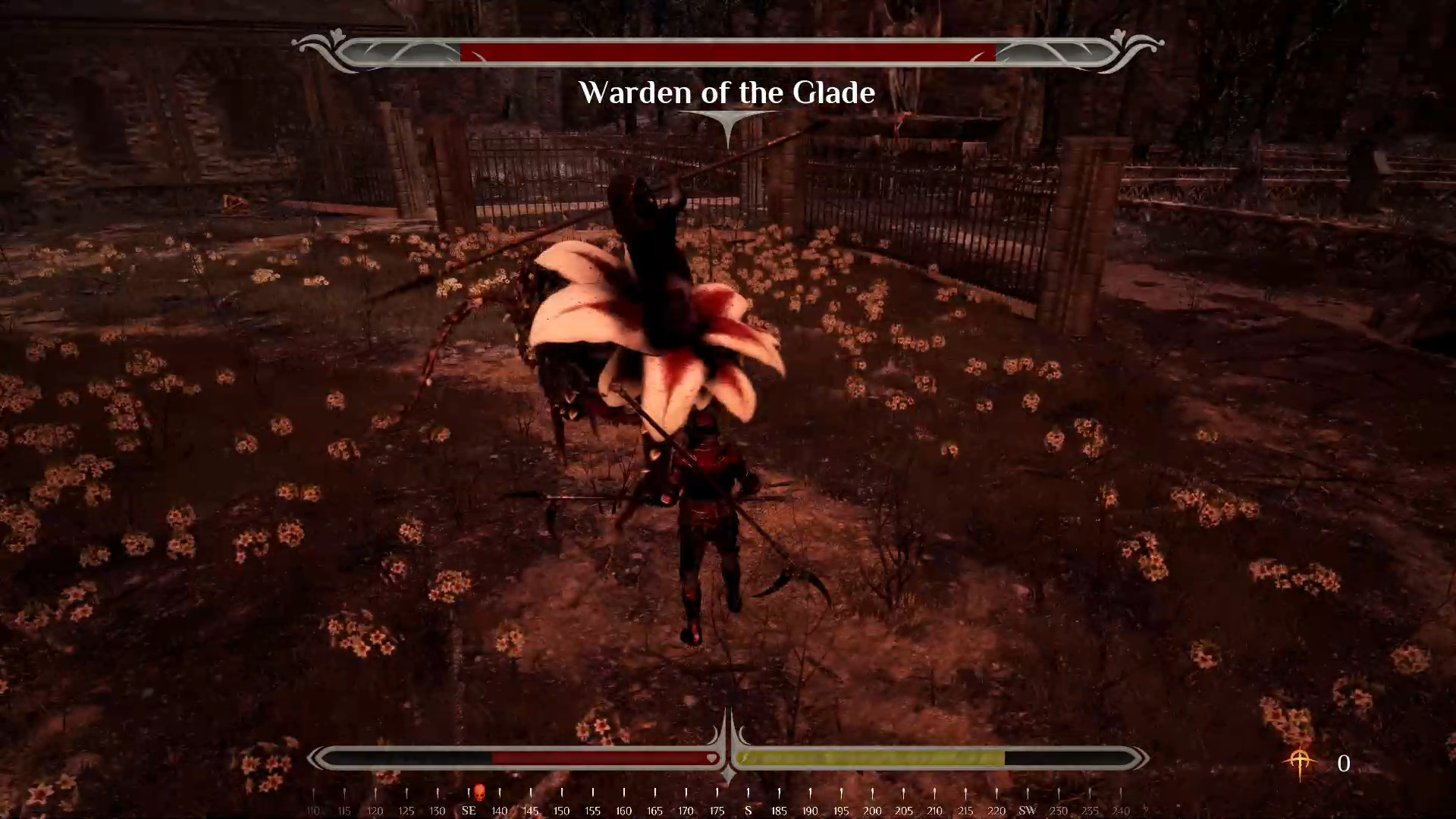Viewport: 1456px width, 819px height.
Task: Click the heading 240 label on the compass strip
Action: (1120, 810)
